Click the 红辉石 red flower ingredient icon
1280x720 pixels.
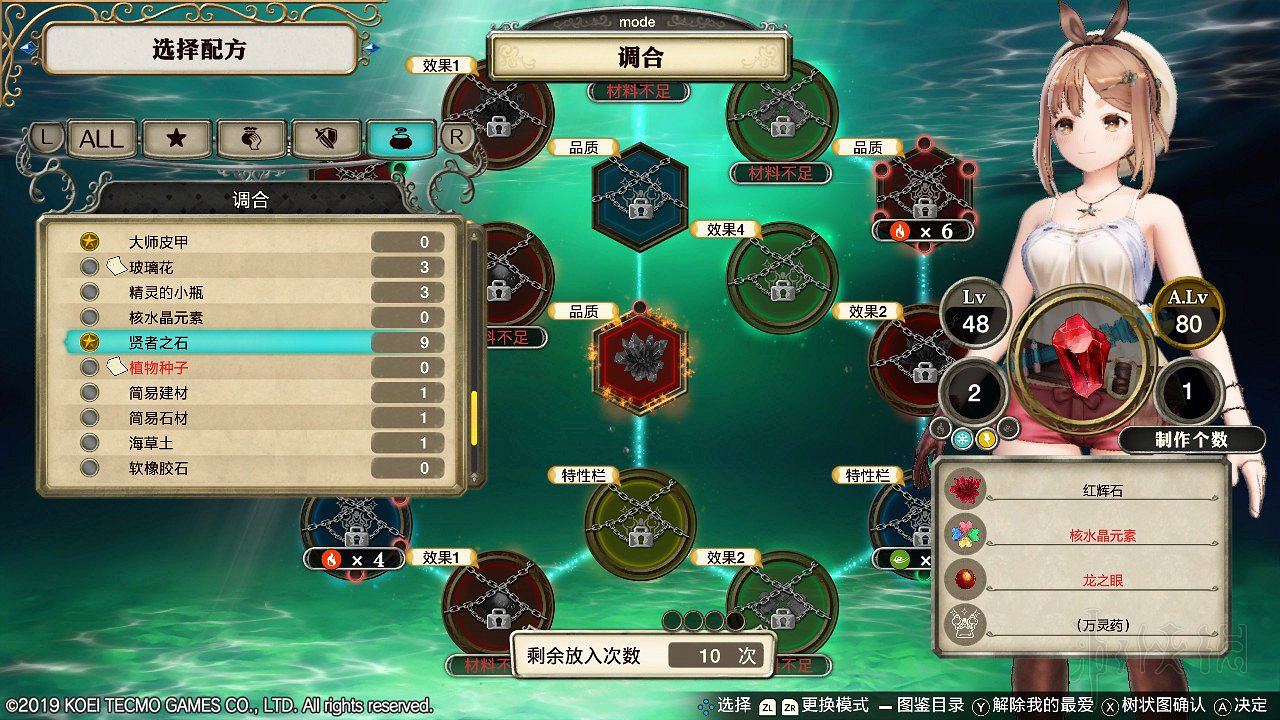tap(963, 487)
